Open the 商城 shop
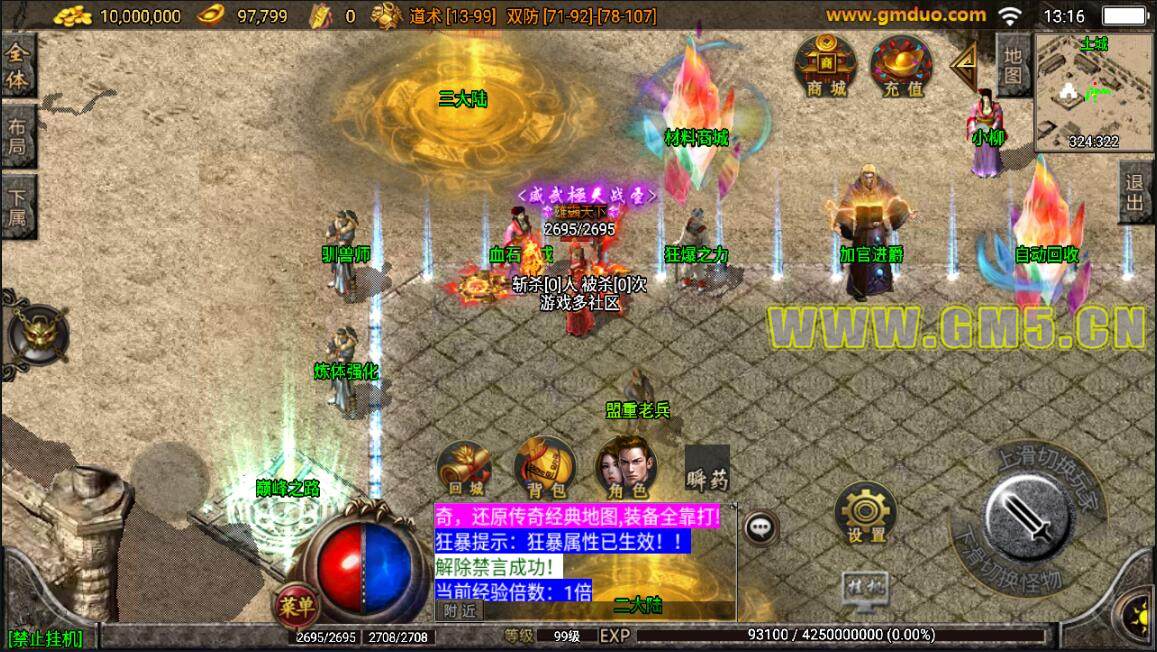Viewport: 1157px width, 652px height. [825, 65]
